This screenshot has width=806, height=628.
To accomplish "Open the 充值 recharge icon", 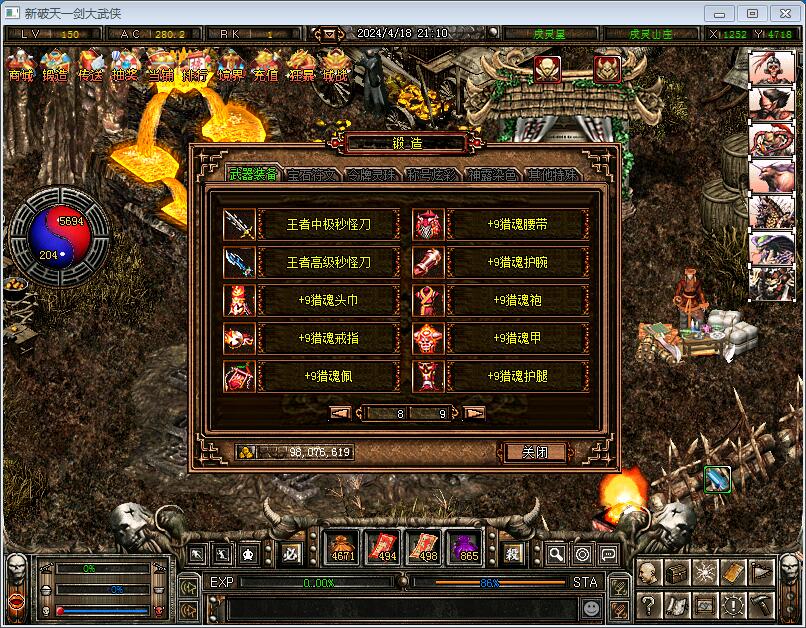I will click(x=266, y=66).
